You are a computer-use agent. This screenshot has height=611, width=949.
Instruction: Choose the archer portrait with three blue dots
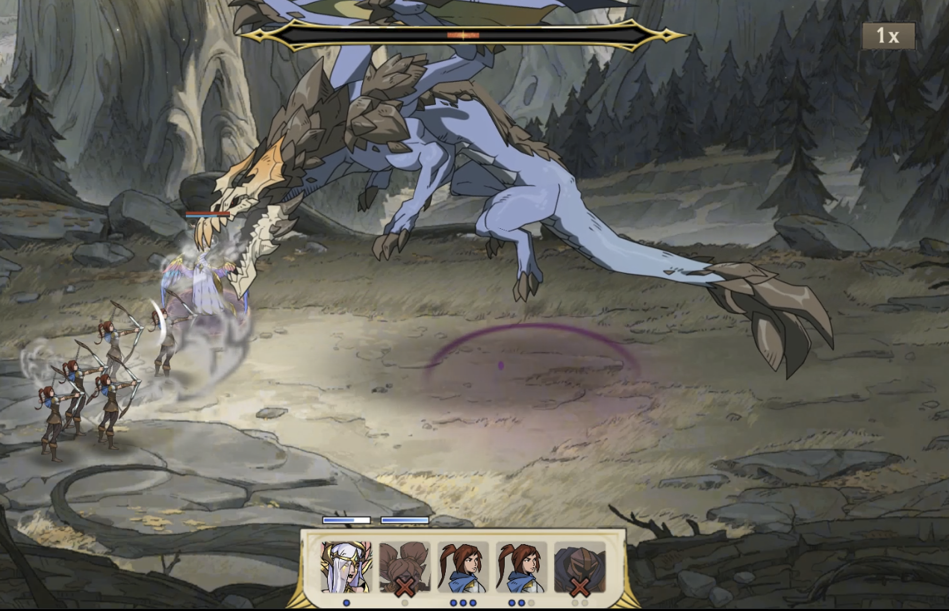(463, 568)
